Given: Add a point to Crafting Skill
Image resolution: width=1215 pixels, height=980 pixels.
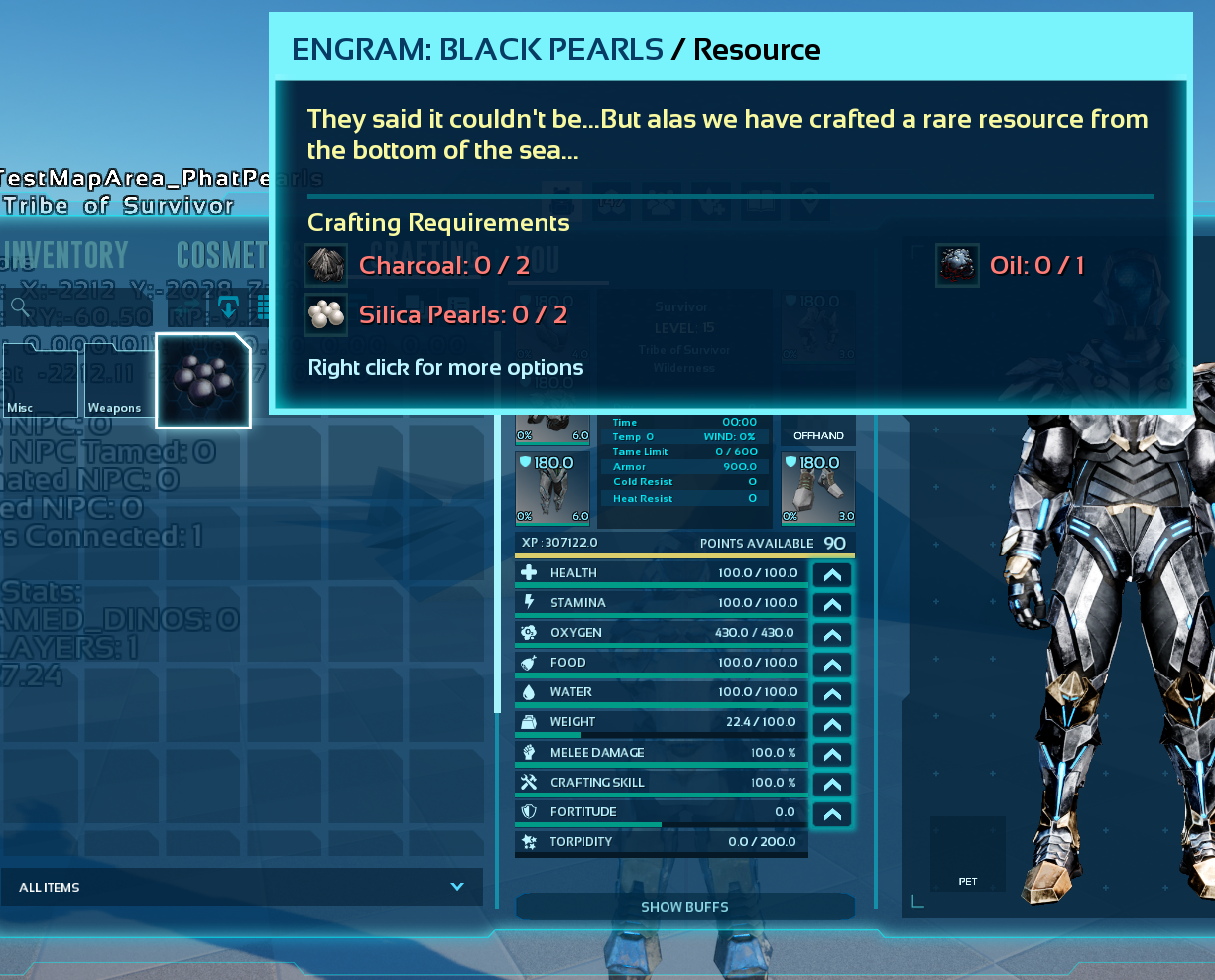Looking at the screenshot, I should click(832, 784).
